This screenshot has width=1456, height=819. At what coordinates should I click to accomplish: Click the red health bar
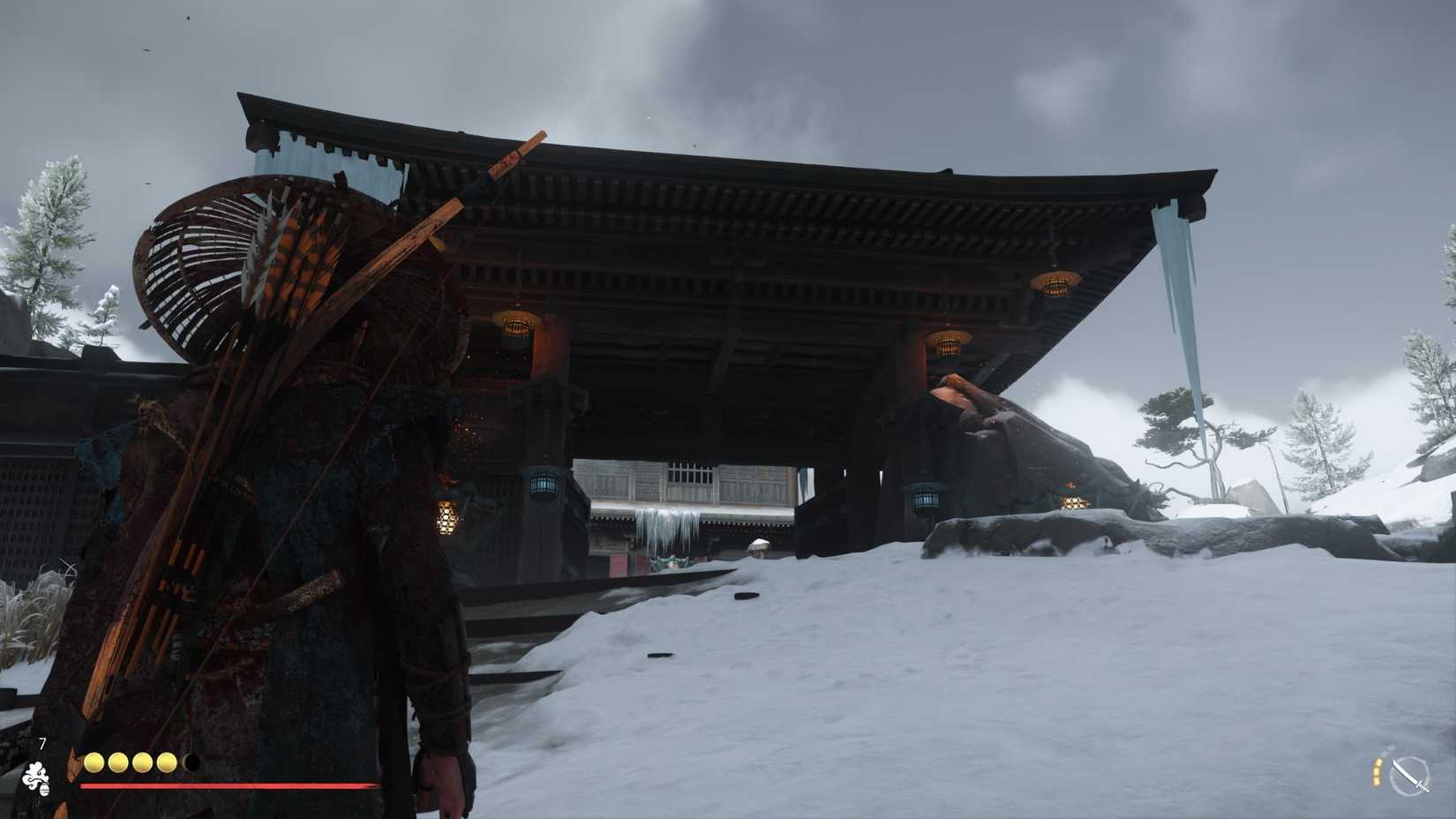225,784
